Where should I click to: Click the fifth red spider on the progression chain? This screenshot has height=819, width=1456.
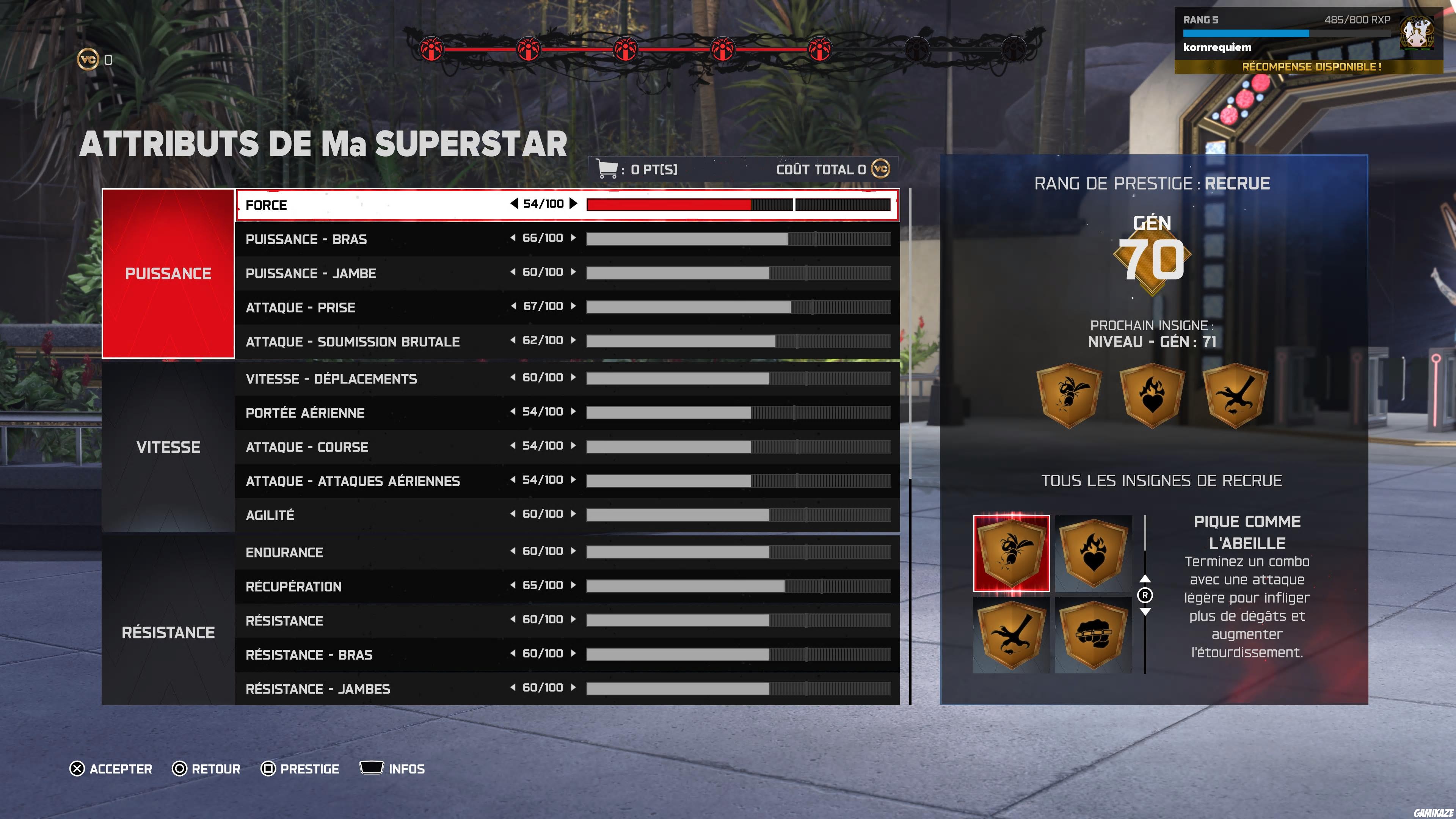click(820, 49)
